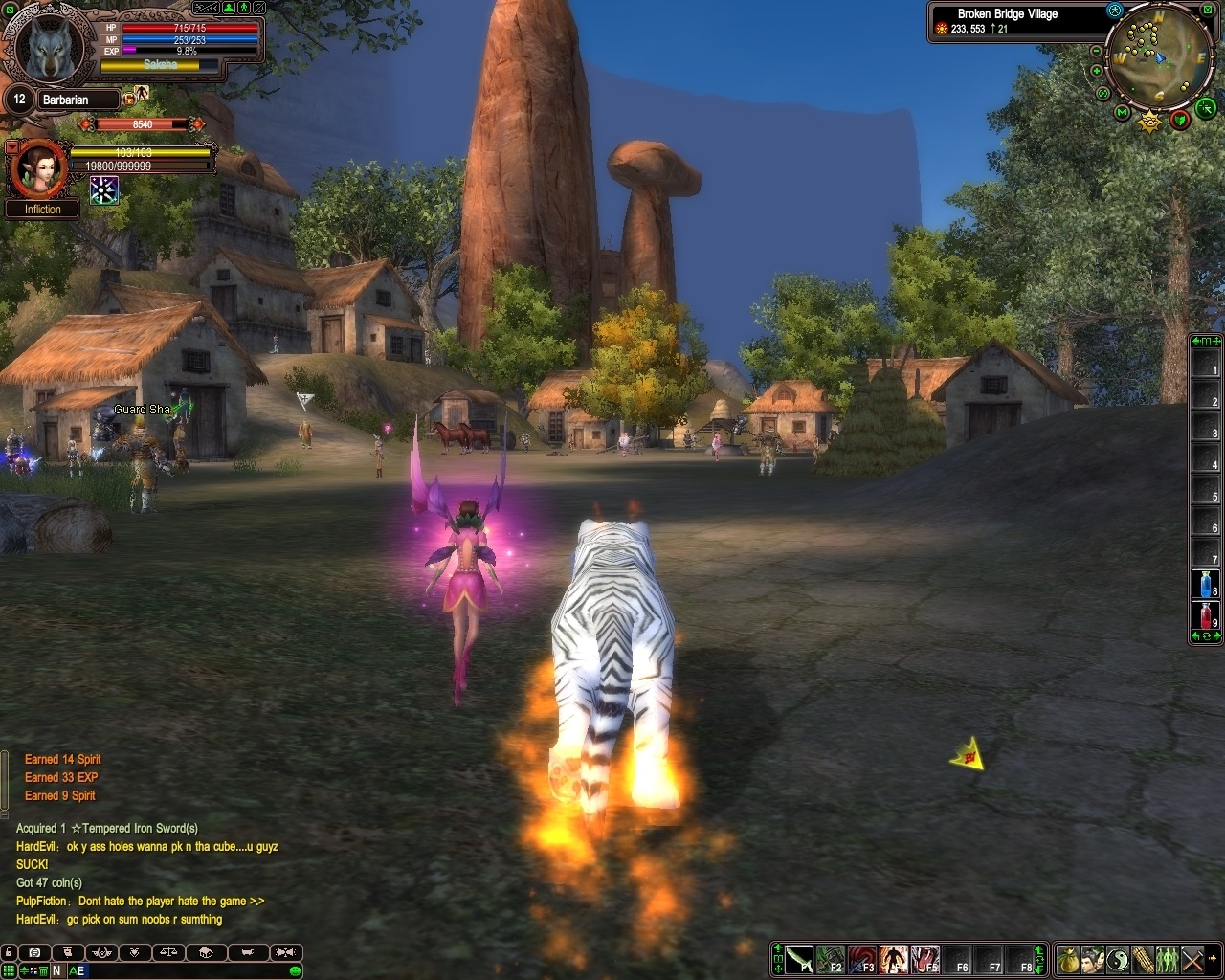Image resolution: width=1225 pixels, height=980 pixels.
Task: Use the blue mana potion in the side bar
Action: [1204, 584]
